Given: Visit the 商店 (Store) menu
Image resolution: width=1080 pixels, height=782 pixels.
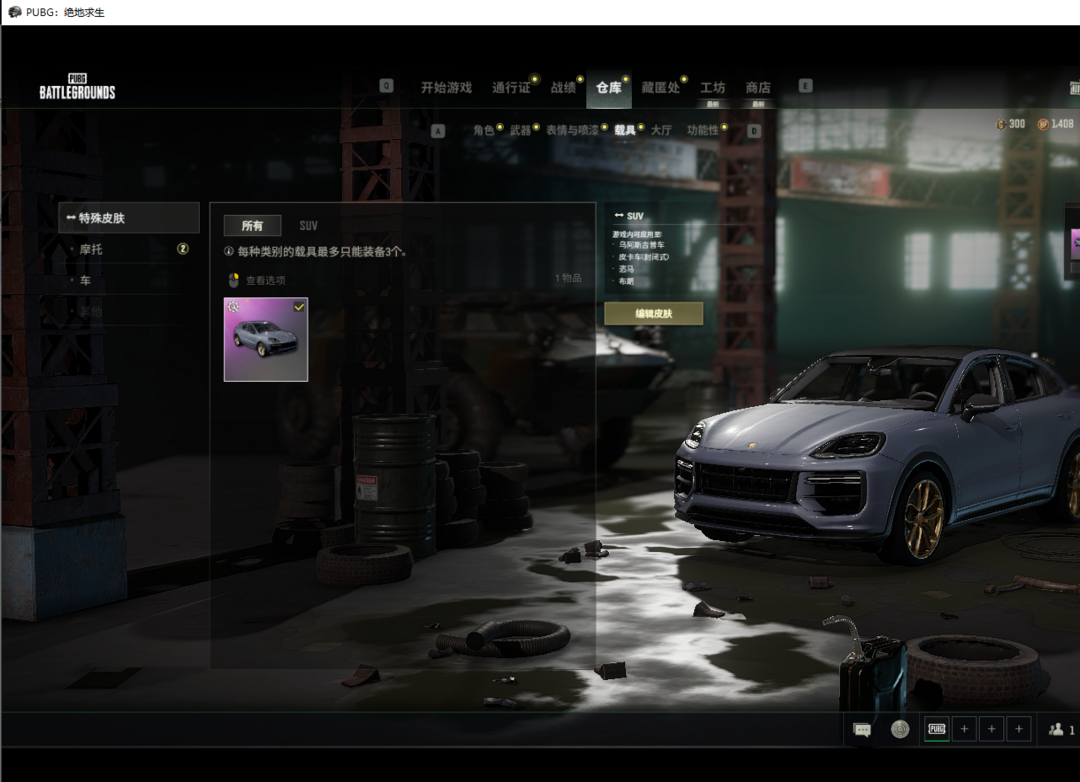Looking at the screenshot, I should point(758,88).
